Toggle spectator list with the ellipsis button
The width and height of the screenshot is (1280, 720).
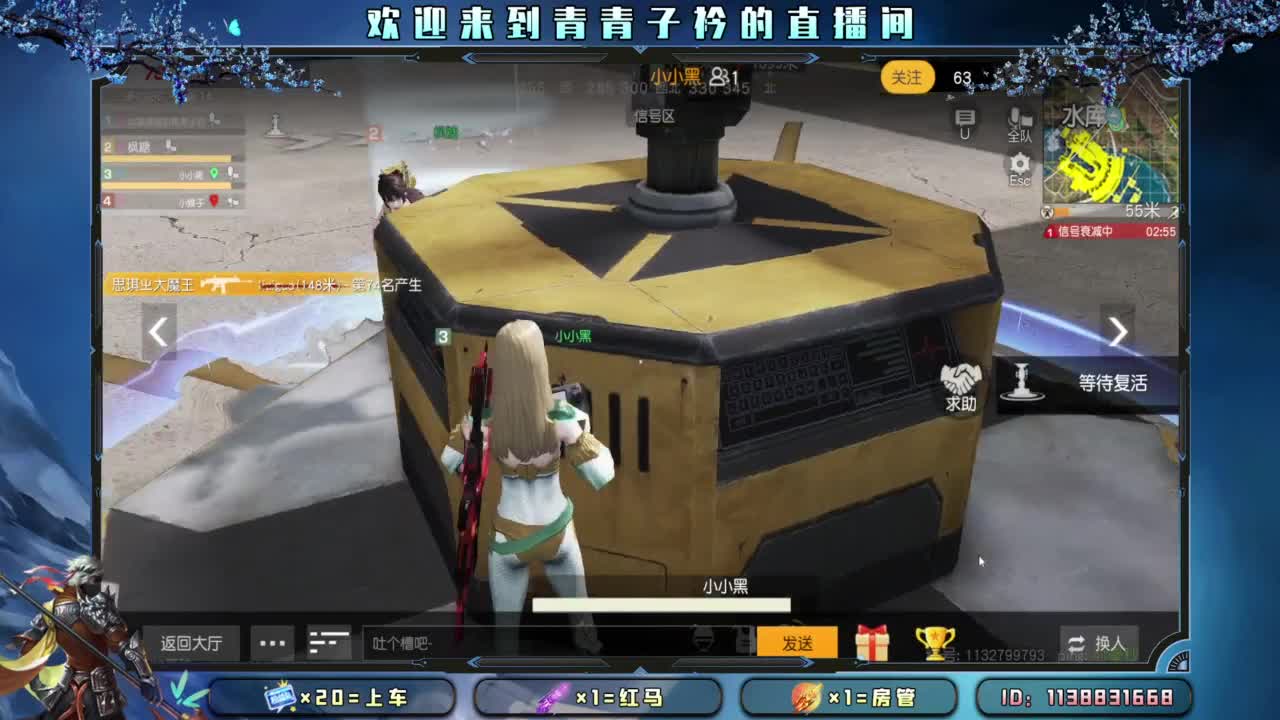(x=271, y=644)
